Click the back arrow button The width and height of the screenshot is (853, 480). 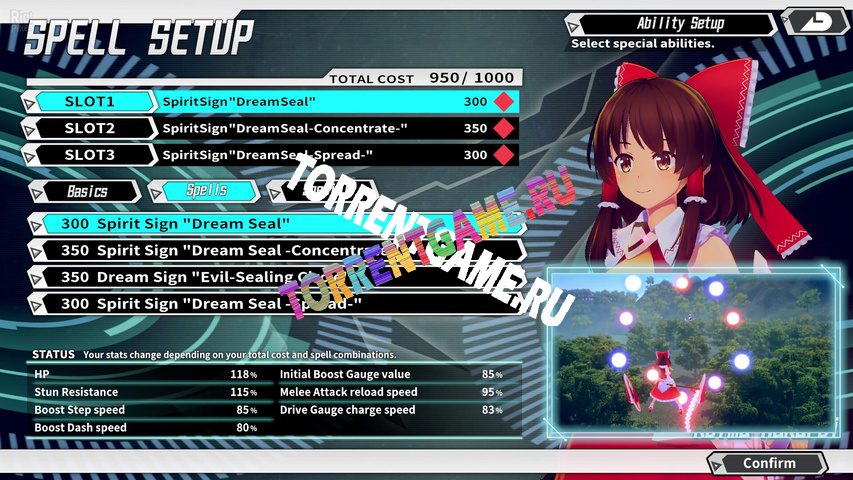pos(813,20)
